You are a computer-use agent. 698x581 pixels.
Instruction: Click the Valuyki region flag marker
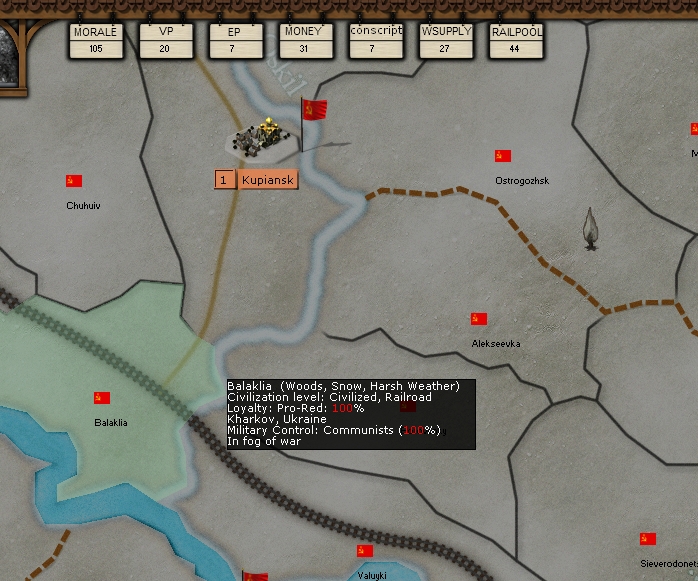pyautogui.click(x=365, y=551)
